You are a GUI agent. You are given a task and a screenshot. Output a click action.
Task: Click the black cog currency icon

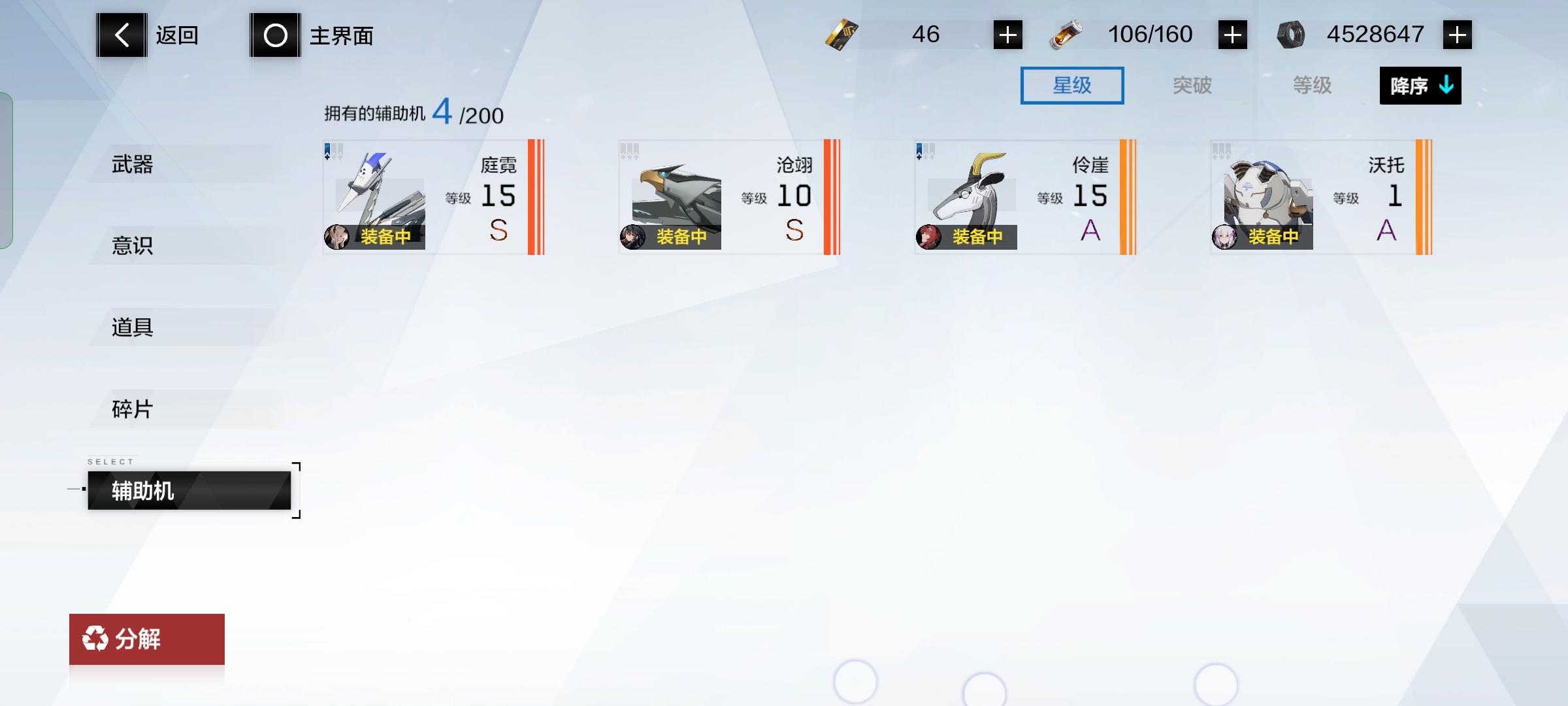(1291, 34)
